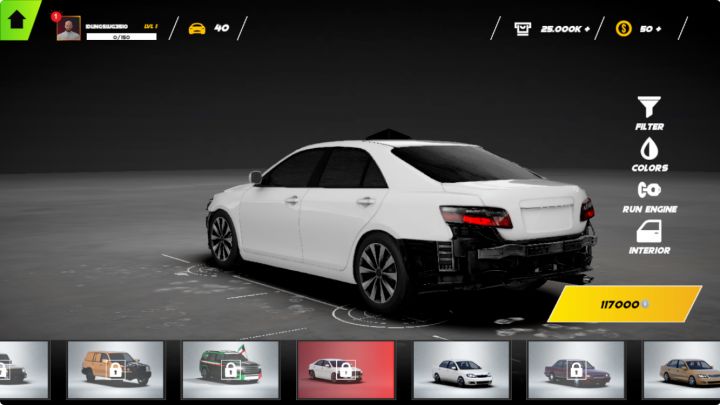Choose the tan gold sedan thumbnail
The height and width of the screenshot is (405, 720).
point(686,369)
